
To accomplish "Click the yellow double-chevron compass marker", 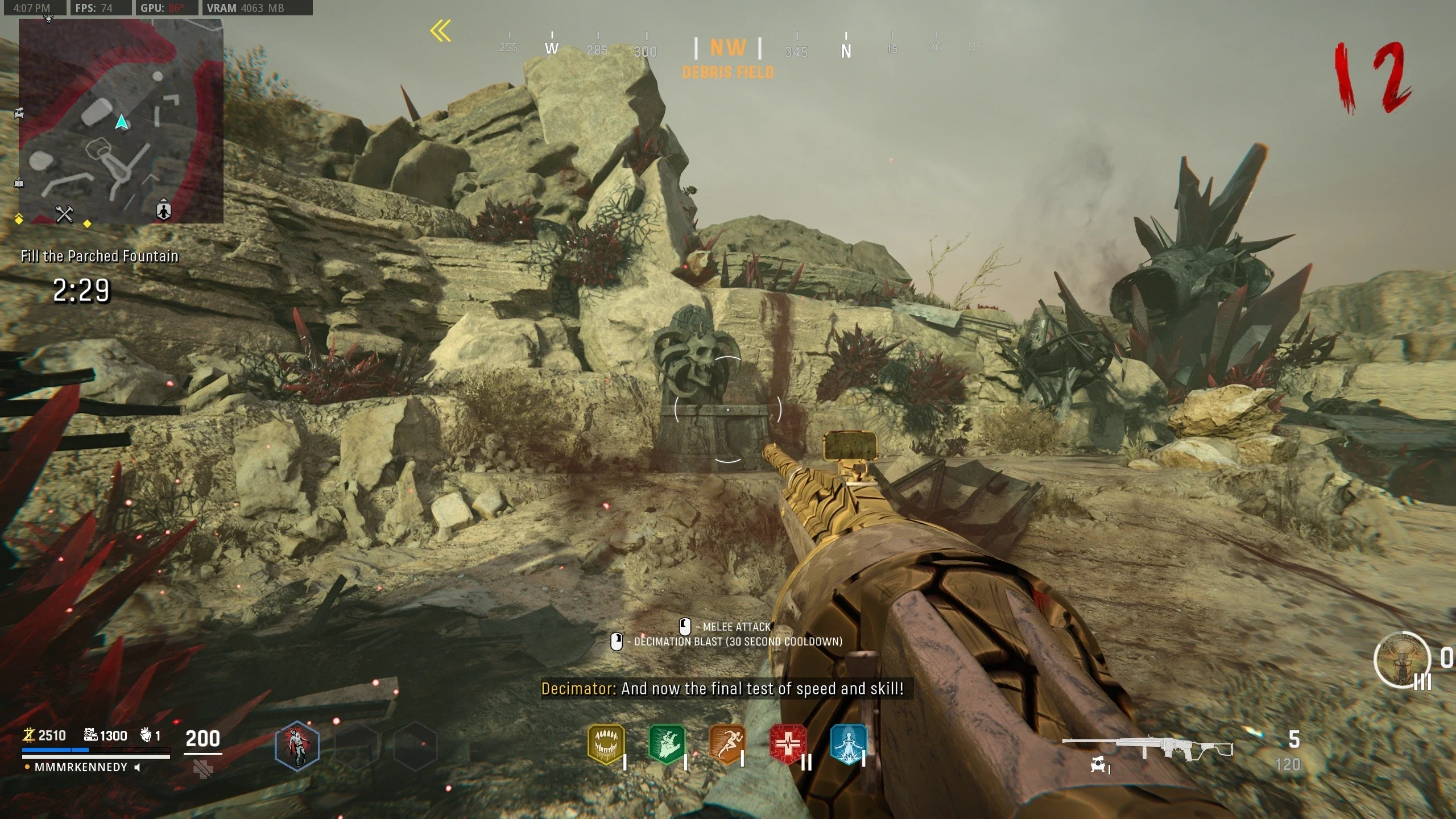I will point(441,31).
